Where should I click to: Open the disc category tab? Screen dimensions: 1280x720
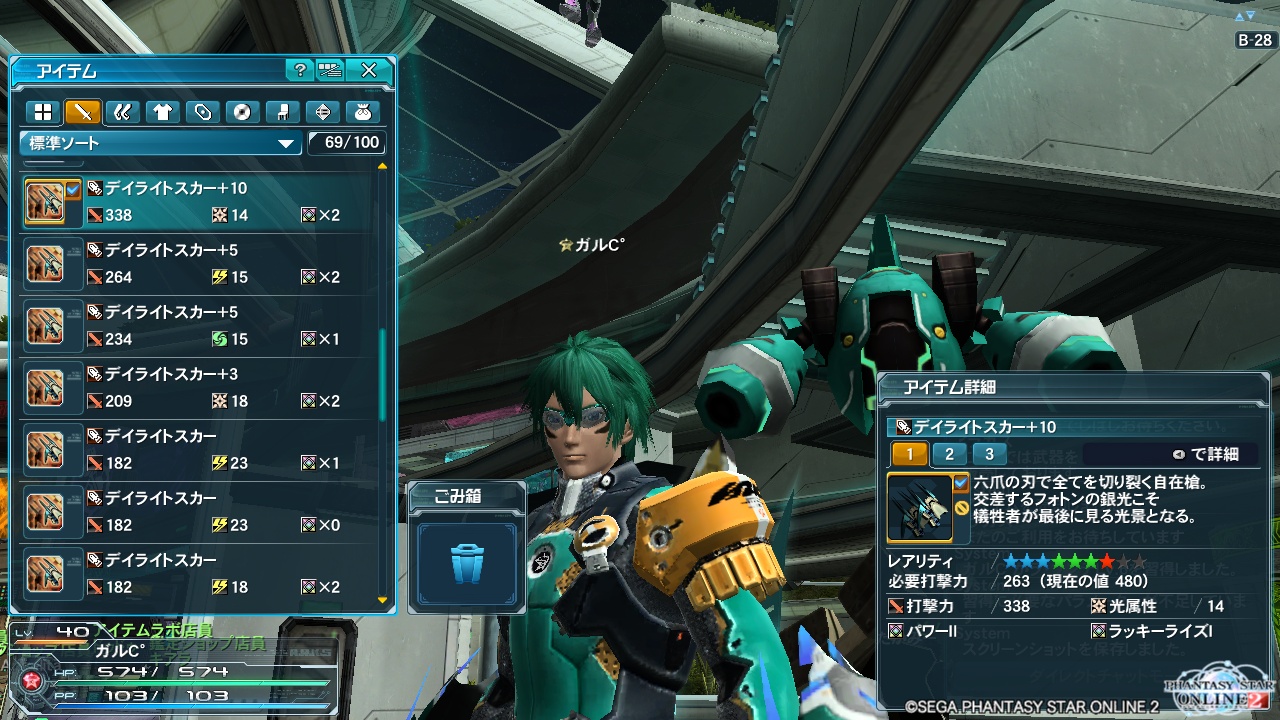[x=241, y=112]
